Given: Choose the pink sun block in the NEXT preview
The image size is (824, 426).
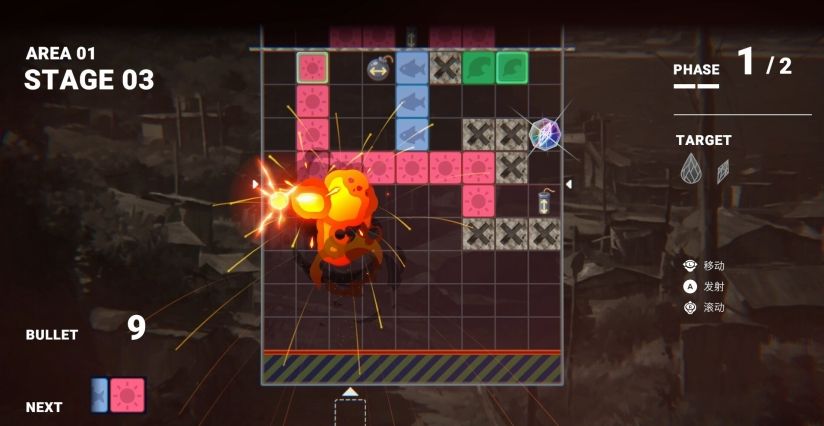Looking at the screenshot, I should 128,395.
